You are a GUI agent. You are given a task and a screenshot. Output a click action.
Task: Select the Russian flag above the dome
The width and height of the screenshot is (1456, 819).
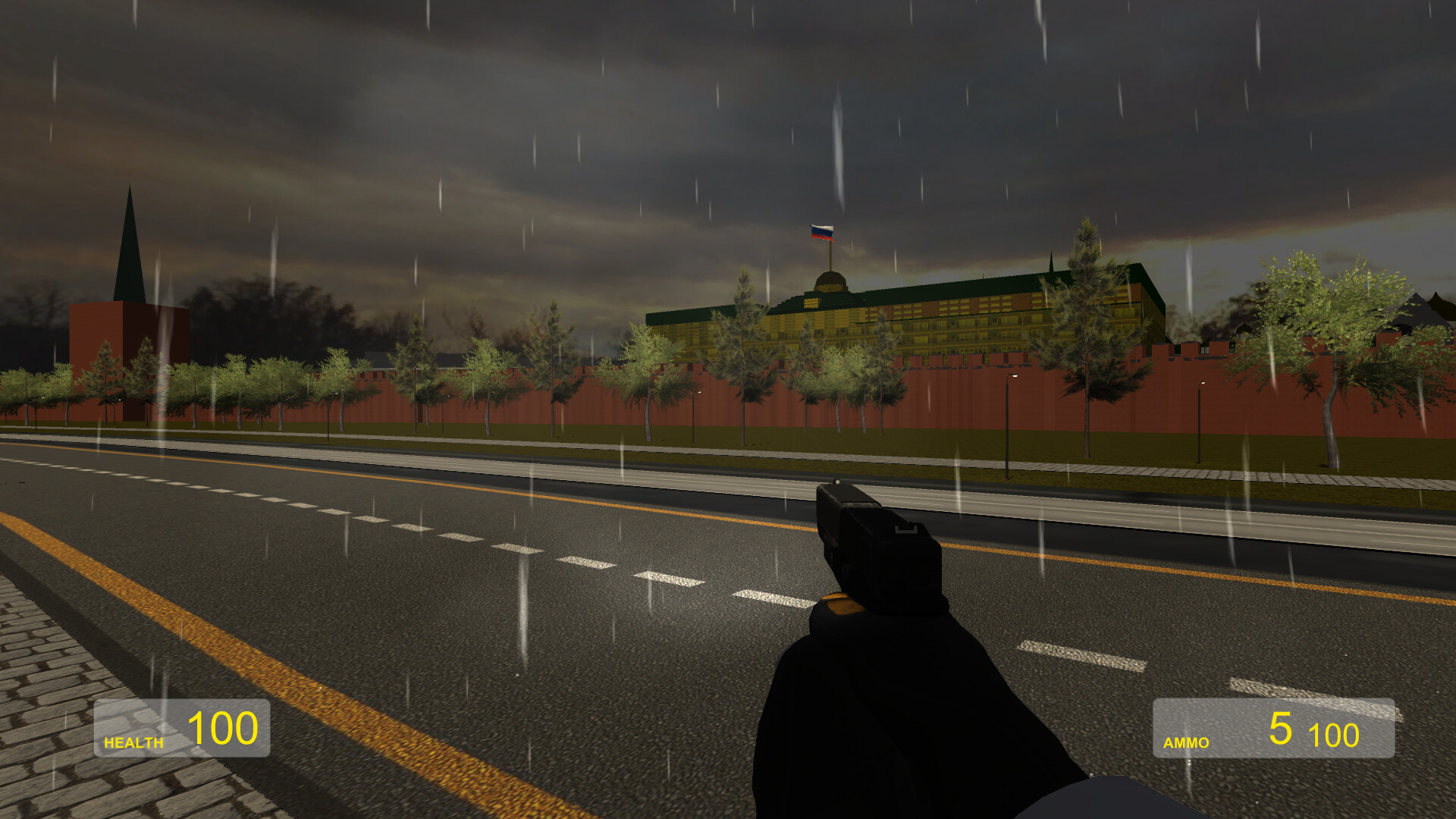coord(823,233)
